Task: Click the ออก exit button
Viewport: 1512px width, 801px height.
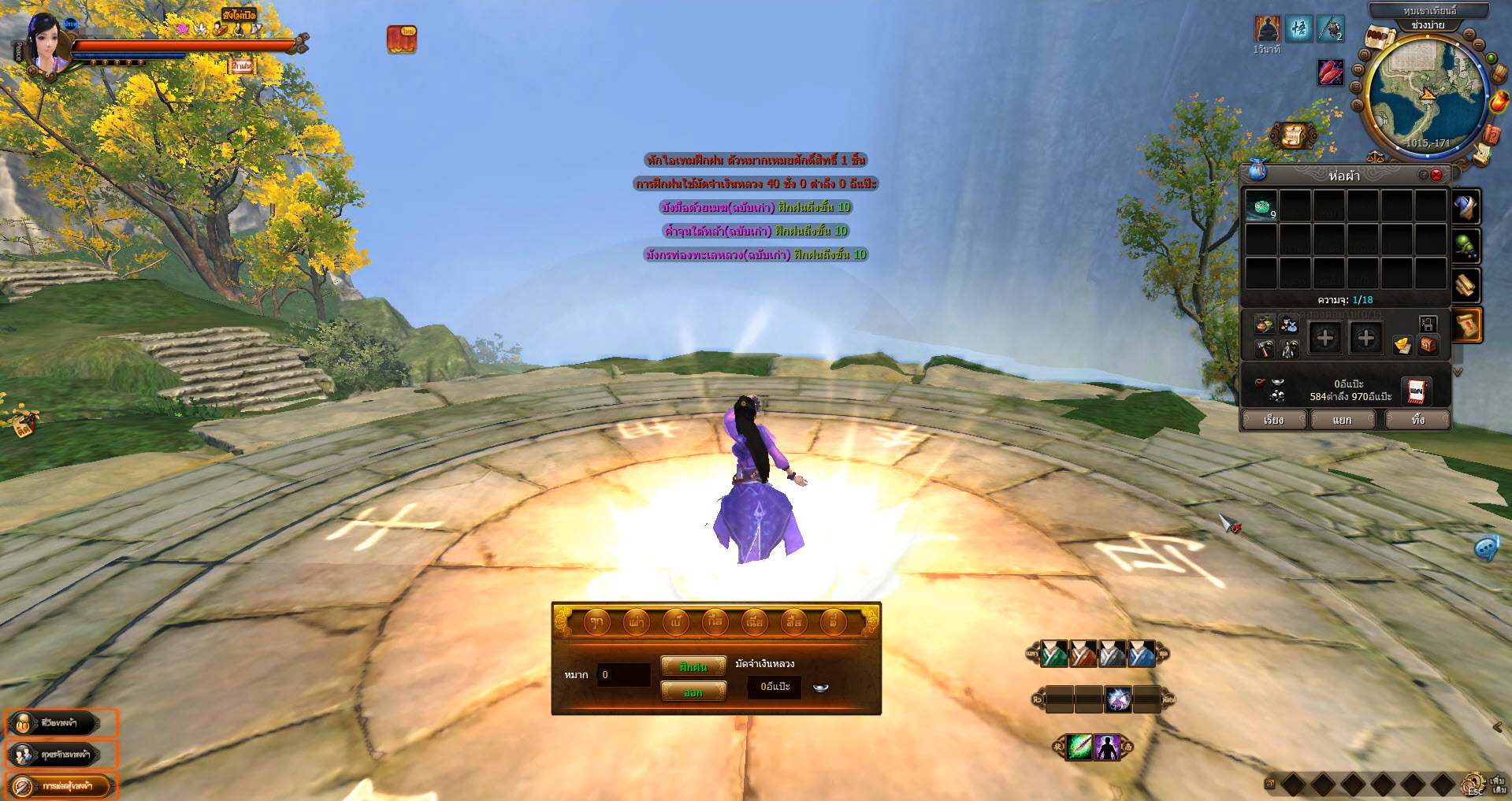Action: (x=693, y=692)
